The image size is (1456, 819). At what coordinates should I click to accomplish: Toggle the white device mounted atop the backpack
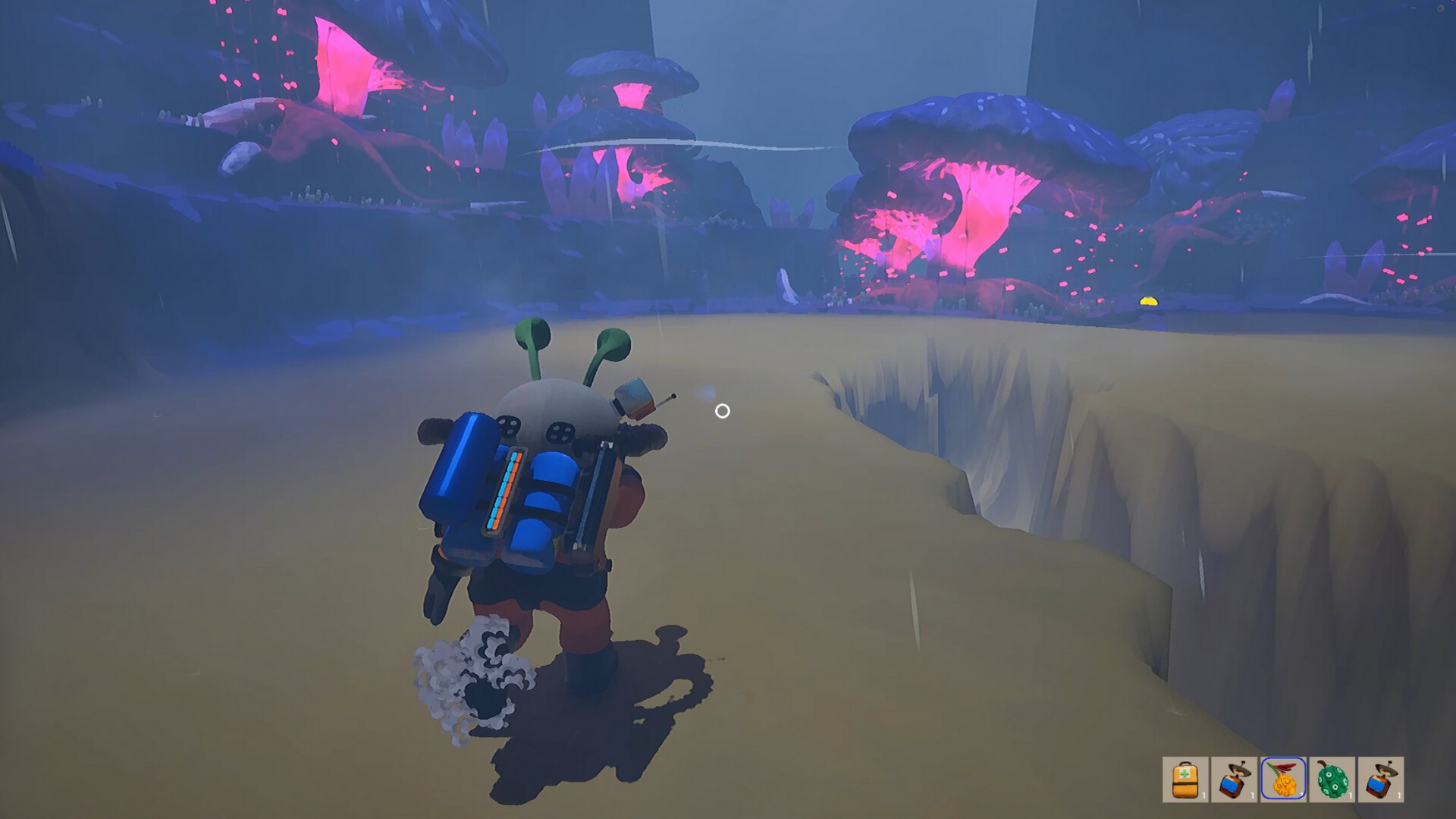pyautogui.click(x=635, y=397)
